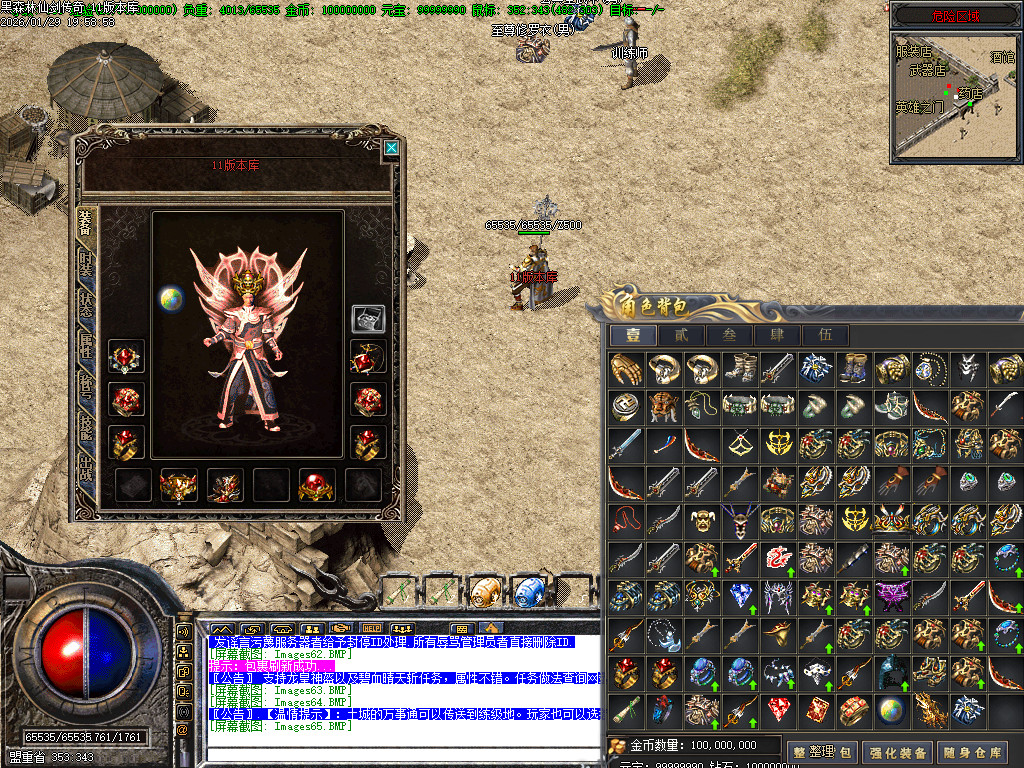Select the globe orb equipment slot
This screenshot has width=1024, height=768.
(x=171, y=298)
